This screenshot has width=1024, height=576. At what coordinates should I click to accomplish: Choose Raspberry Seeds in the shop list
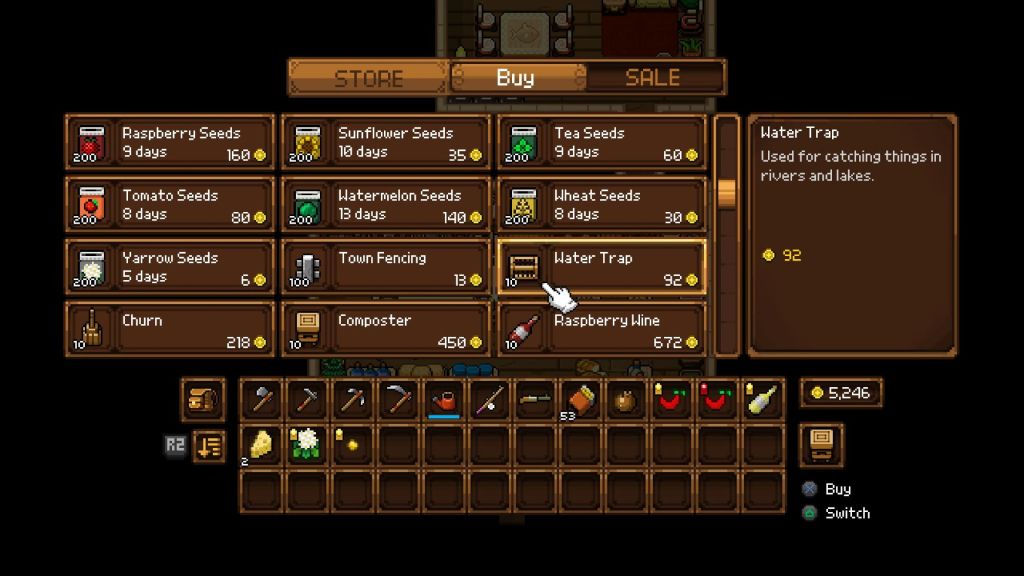170,142
